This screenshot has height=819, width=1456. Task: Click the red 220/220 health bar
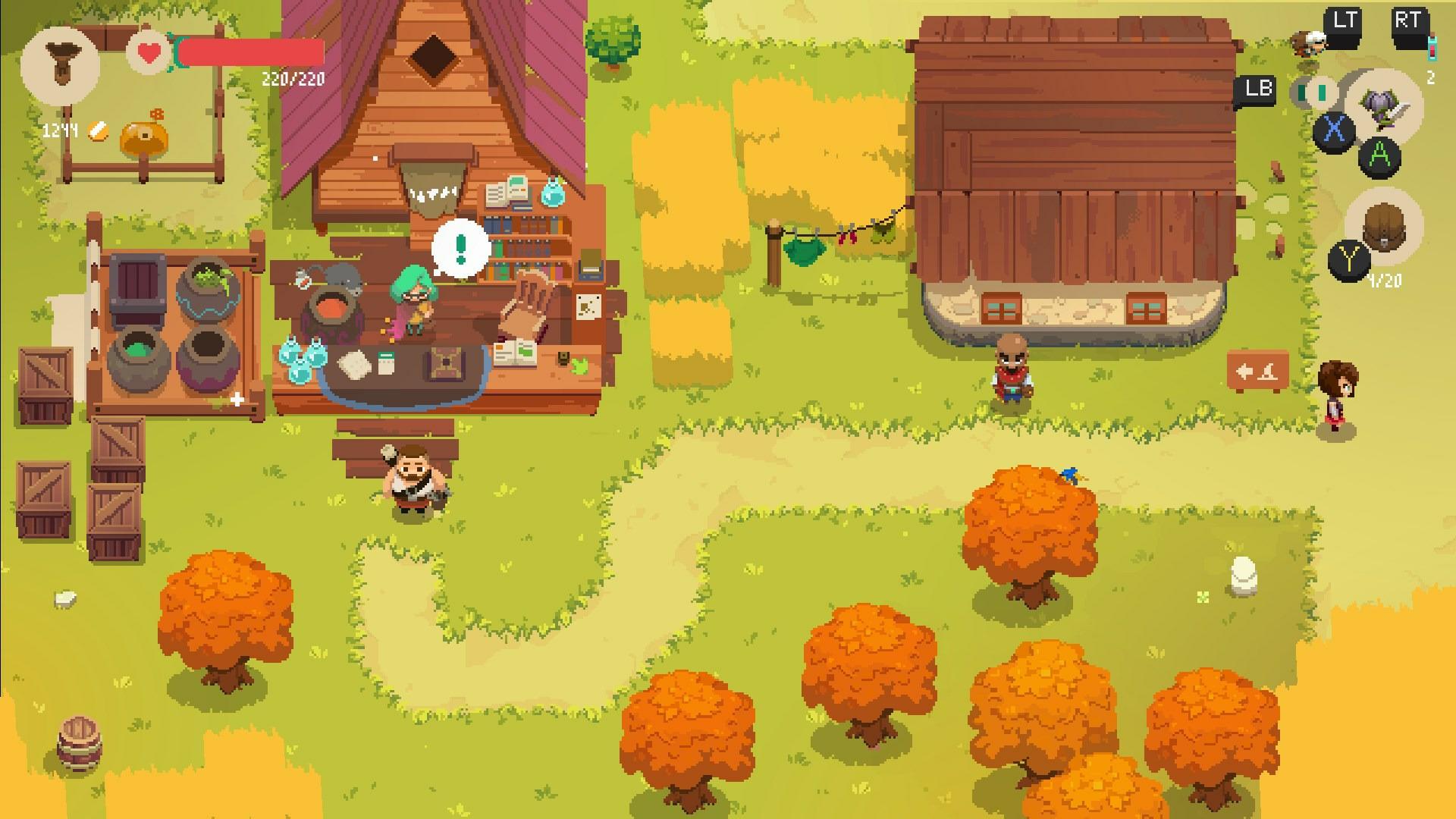pos(250,52)
